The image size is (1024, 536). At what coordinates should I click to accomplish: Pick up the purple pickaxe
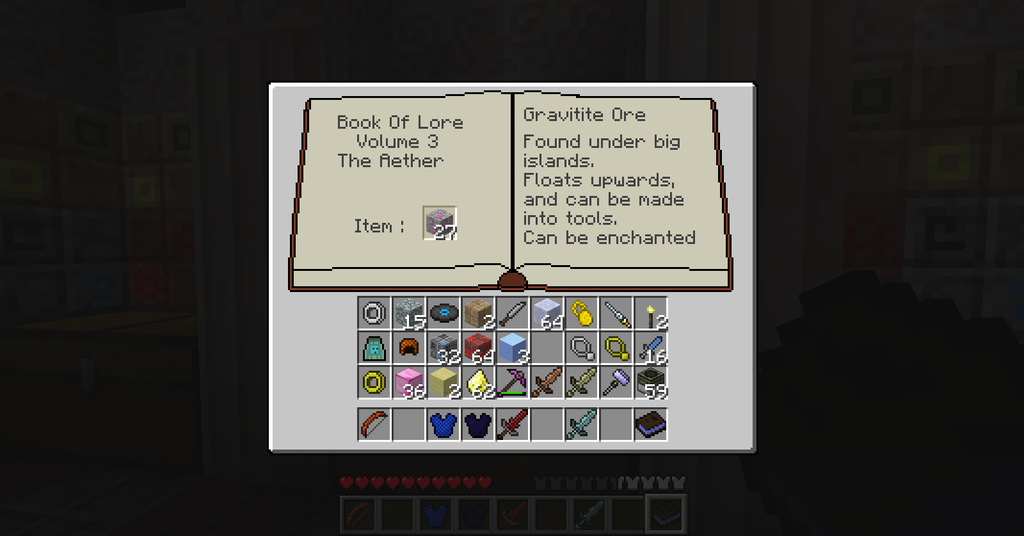tap(512, 382)
